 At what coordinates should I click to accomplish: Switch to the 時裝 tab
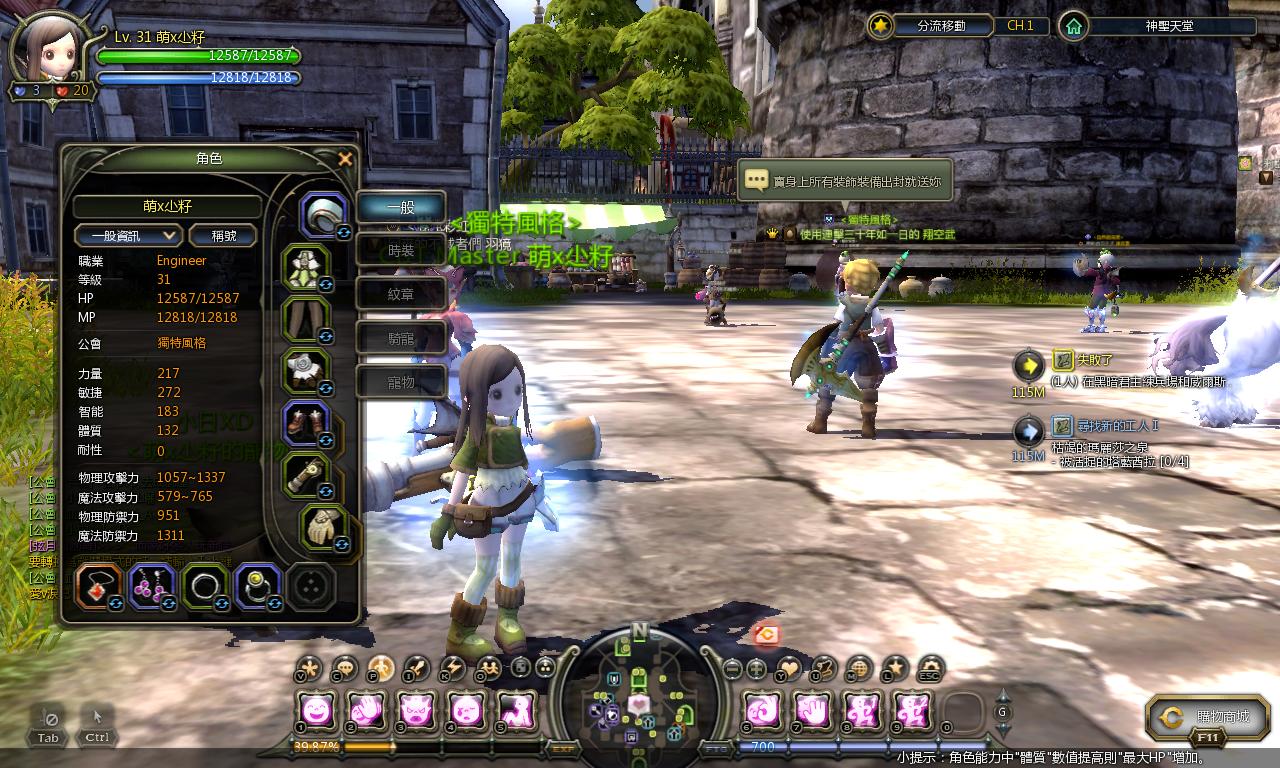401,251
